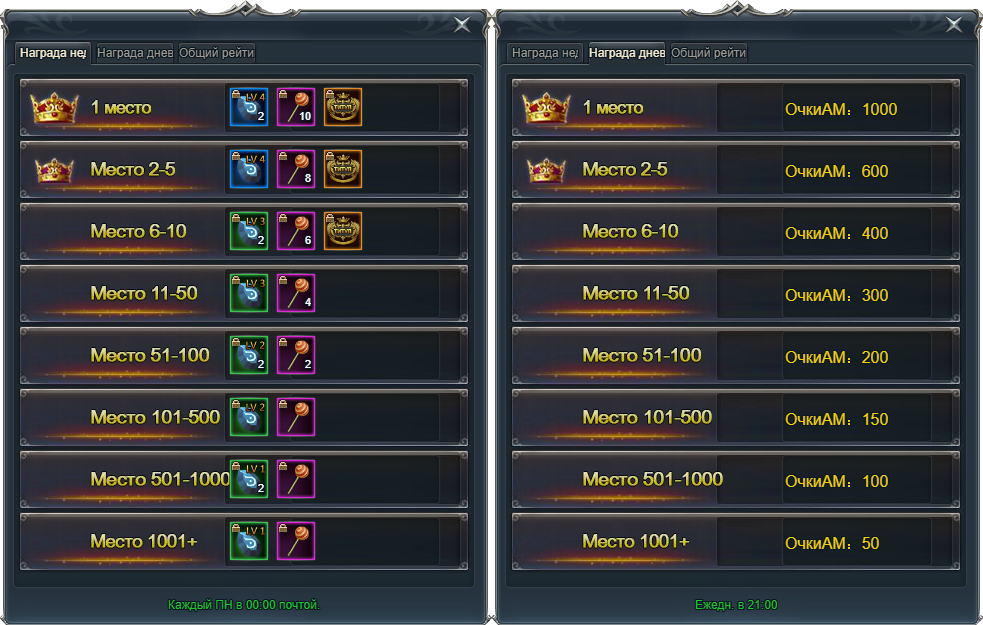Inspect the lollipop reward for Место 101-500
The width and height of the screenshot is (983, 625).
pyautogui.click(x=296, y=418)
